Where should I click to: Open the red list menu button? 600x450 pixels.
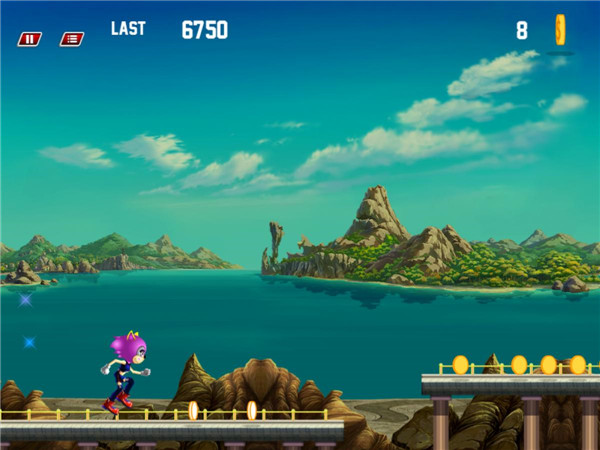[71, 39]
